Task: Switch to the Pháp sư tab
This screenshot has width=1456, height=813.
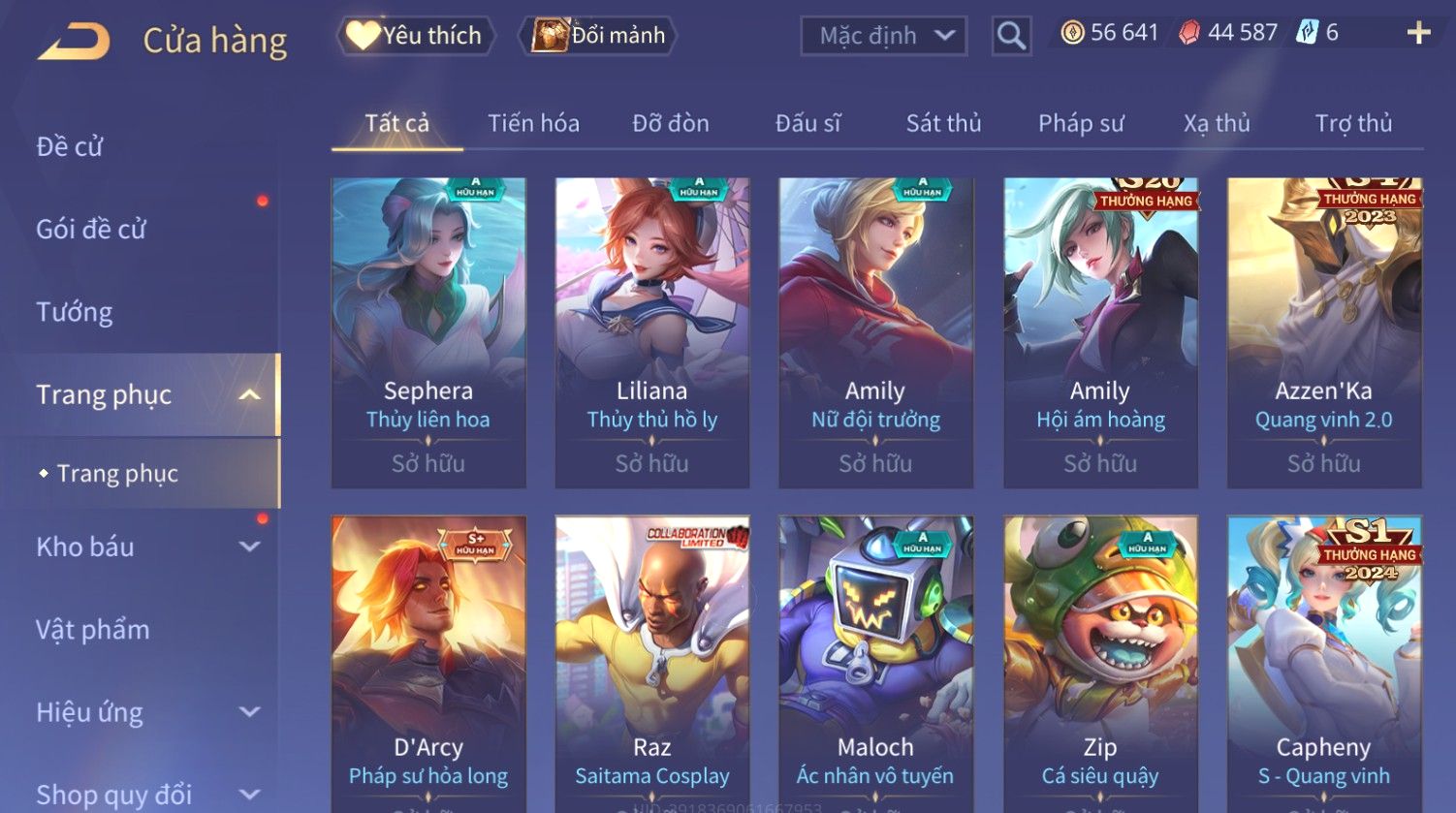Action: pos(1081,124)
